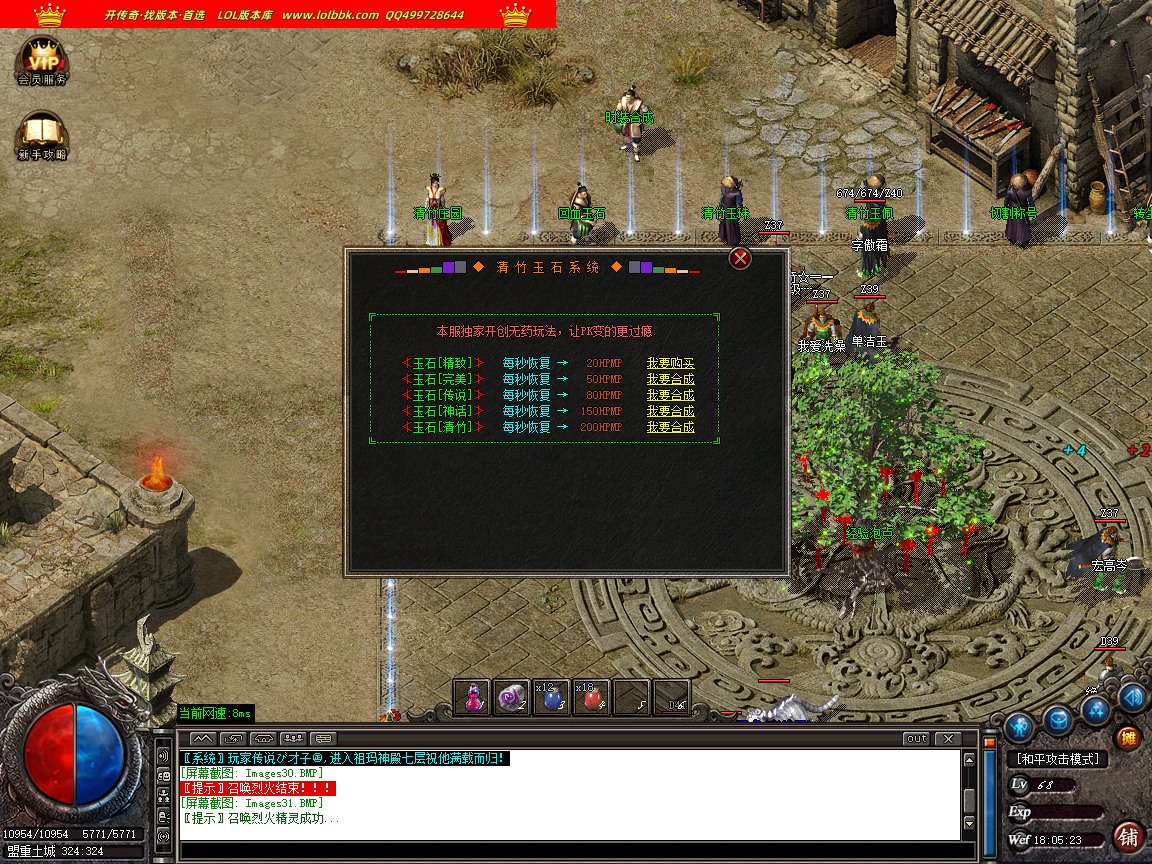
Task: Click the chat scrollbar down arrow
Action: [967, 825]
